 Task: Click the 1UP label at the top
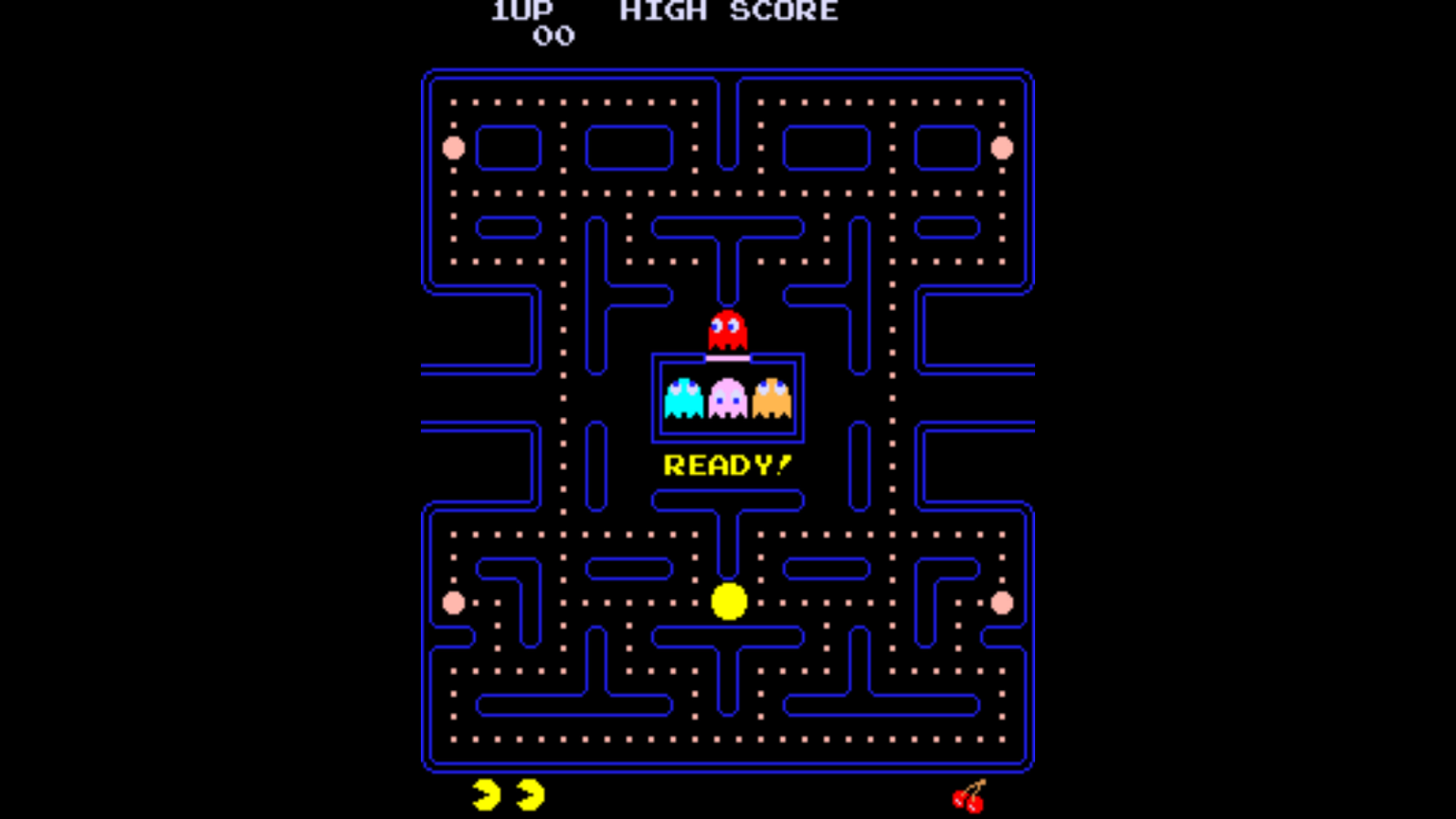pyautogui.click(x=523, y=11)
